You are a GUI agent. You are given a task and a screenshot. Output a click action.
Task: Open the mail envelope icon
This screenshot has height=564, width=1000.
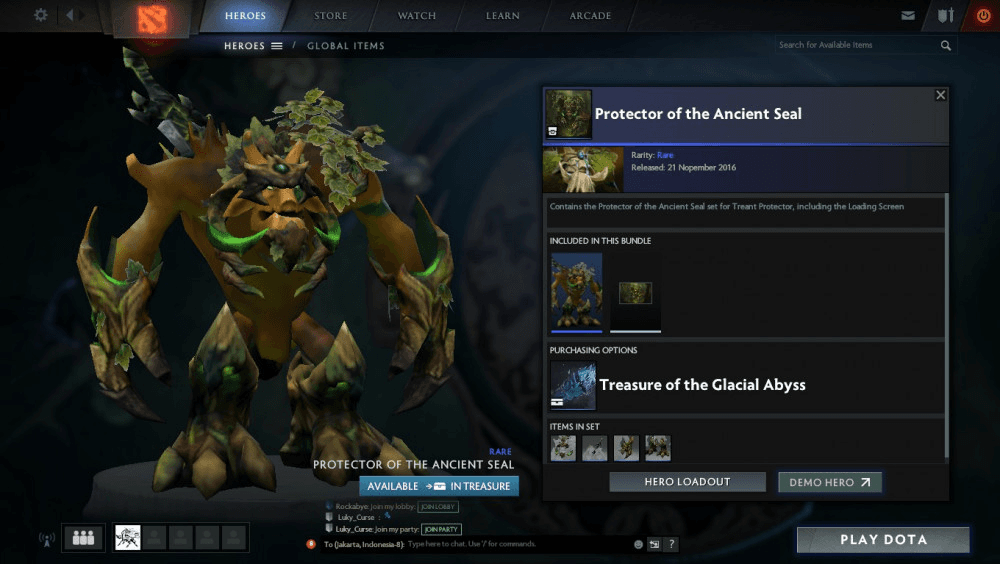pyautogui.click(x=908, y=16)
